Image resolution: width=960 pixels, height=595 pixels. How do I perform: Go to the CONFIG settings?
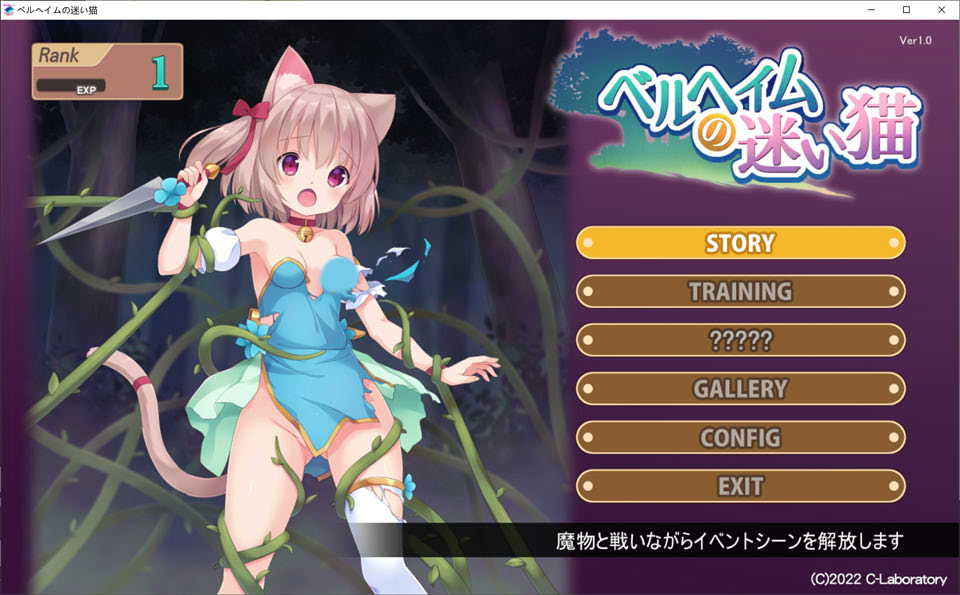point(740,438)
